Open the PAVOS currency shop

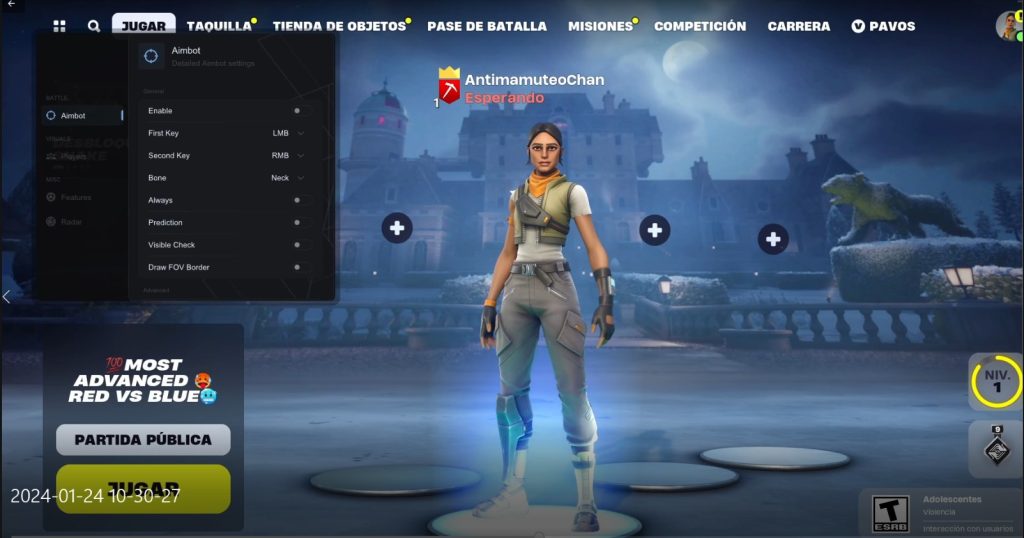coord(883,26)
